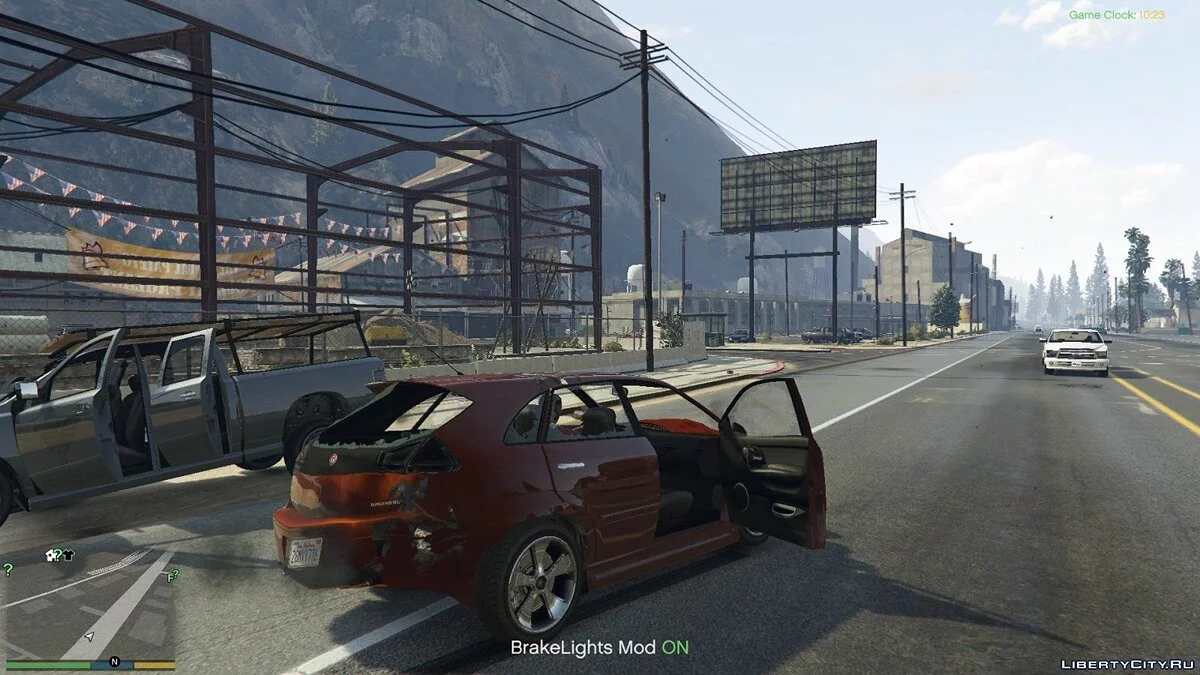Click the north N compass marker
The image size is (1200, 675).
(x=114, y=662)
